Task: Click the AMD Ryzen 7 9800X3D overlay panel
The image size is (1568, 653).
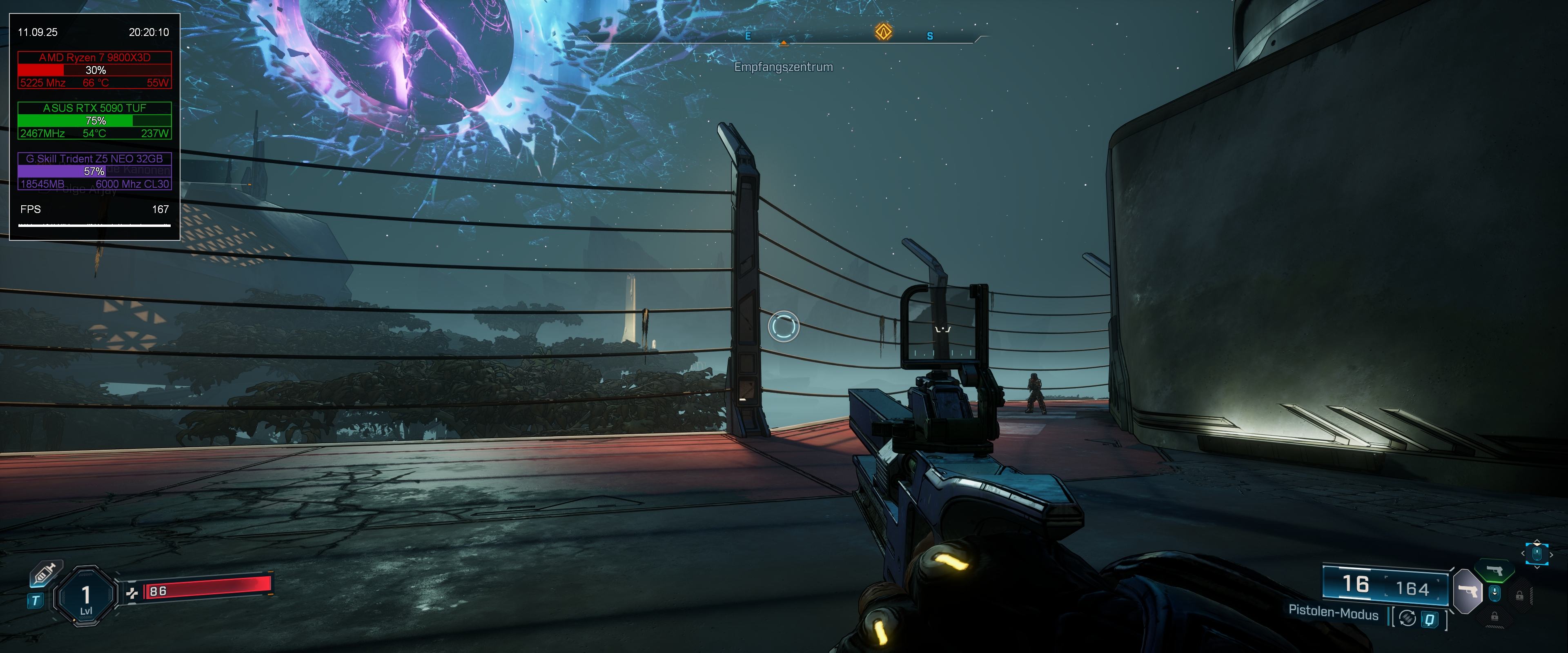Action: coord(94,70)
